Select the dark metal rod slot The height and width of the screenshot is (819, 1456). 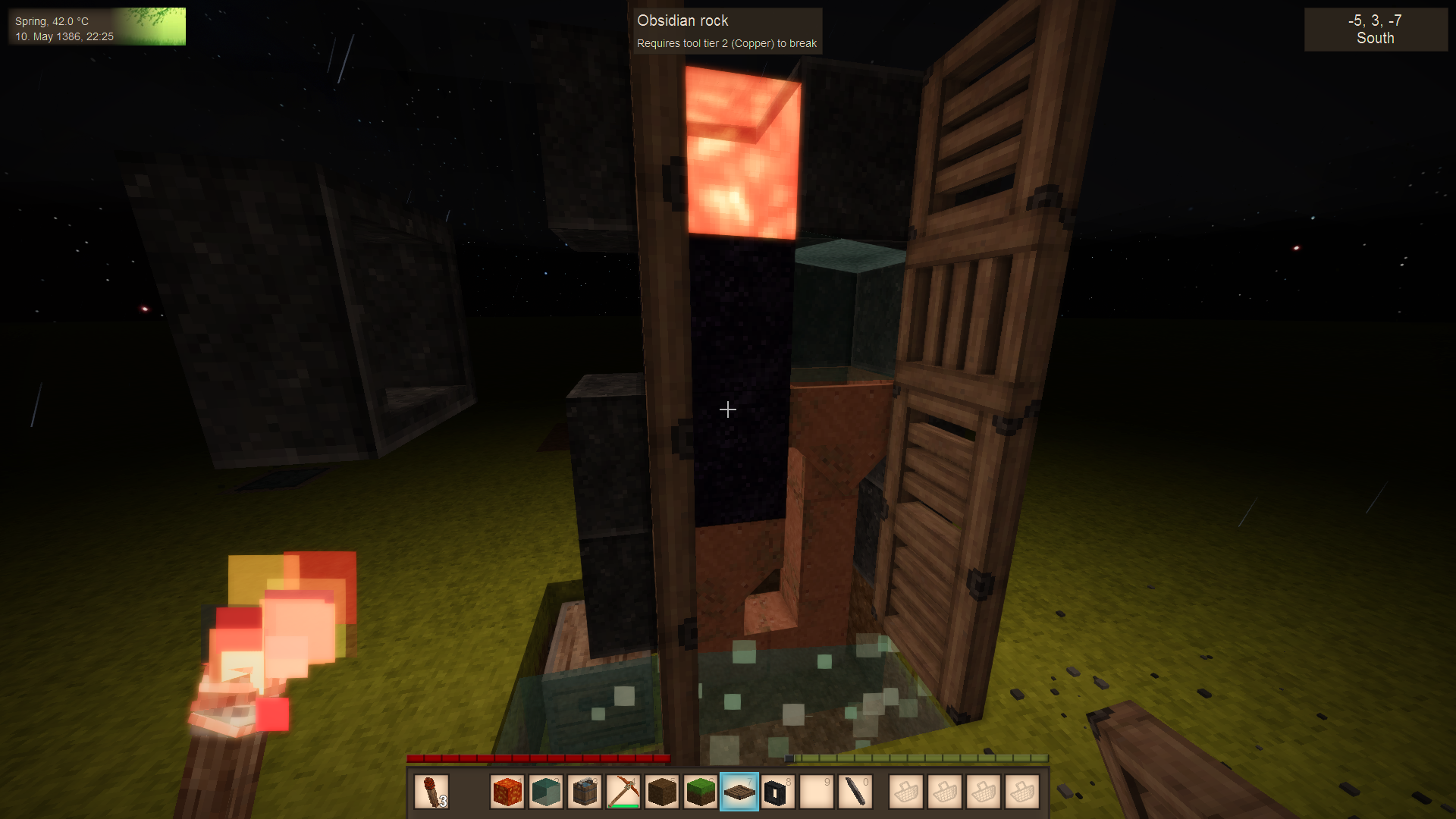click(855, 792)
